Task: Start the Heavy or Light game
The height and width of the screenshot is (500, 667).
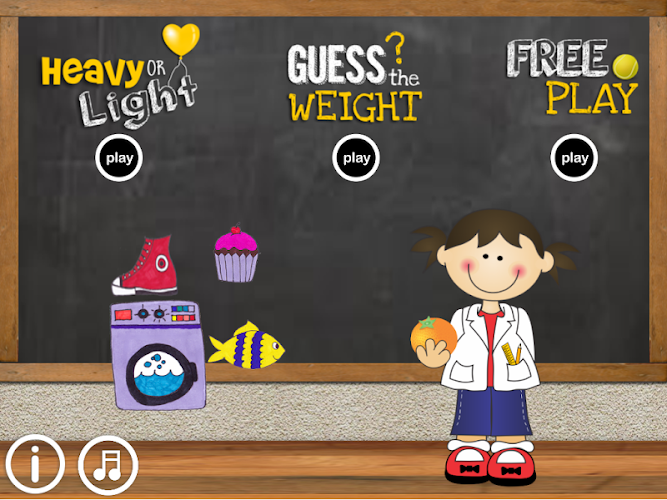Action: click(x=120, y=157)
